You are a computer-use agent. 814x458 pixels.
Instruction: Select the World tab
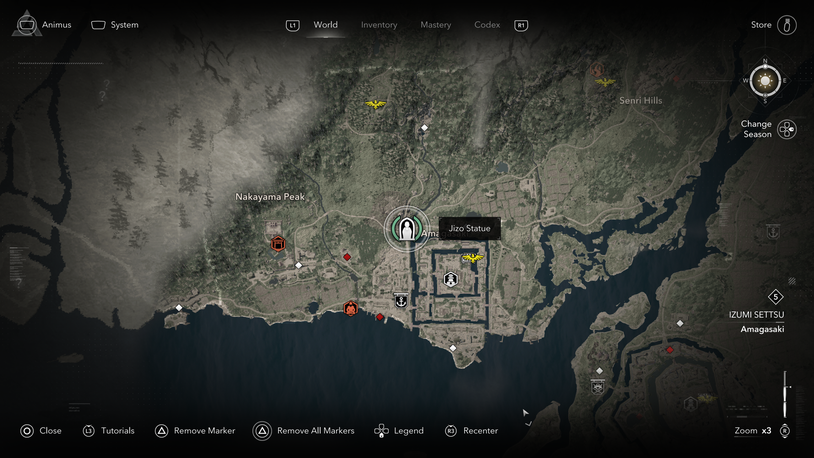click(x=325, y=24)
